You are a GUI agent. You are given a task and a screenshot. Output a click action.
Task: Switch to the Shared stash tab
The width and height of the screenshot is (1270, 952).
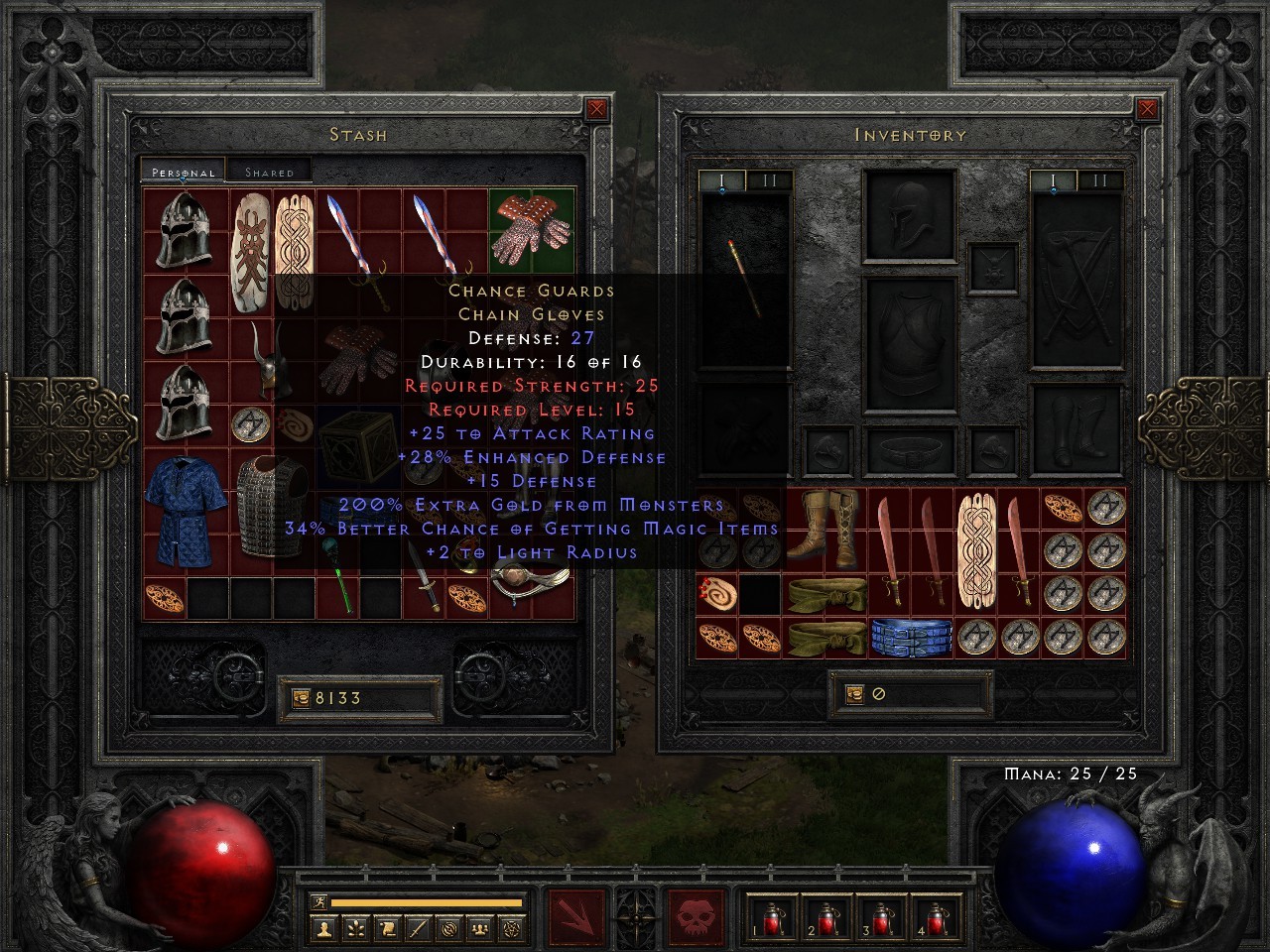(267, 171)
